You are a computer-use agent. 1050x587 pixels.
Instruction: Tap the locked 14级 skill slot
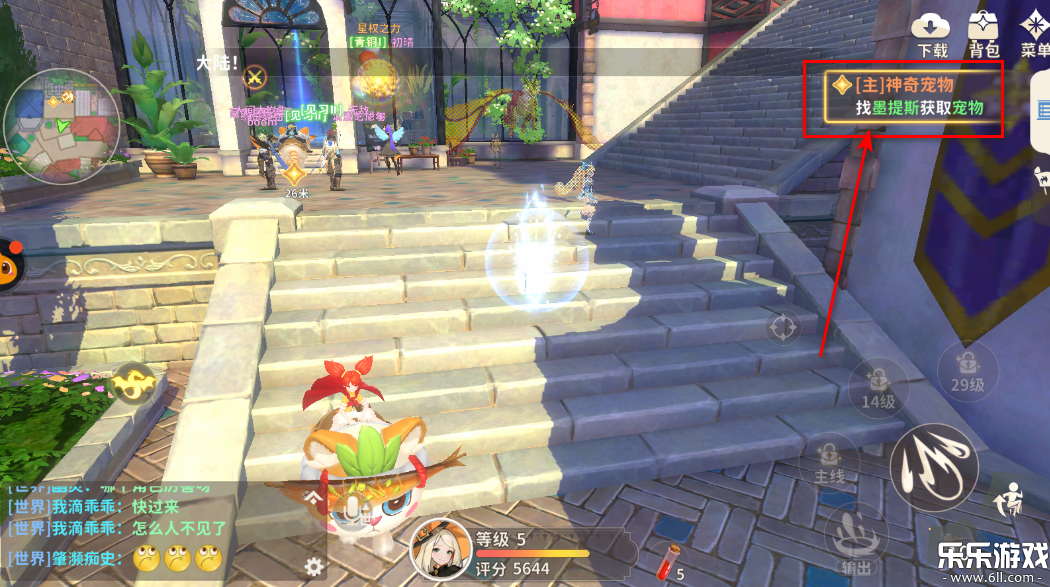(877, 385)
